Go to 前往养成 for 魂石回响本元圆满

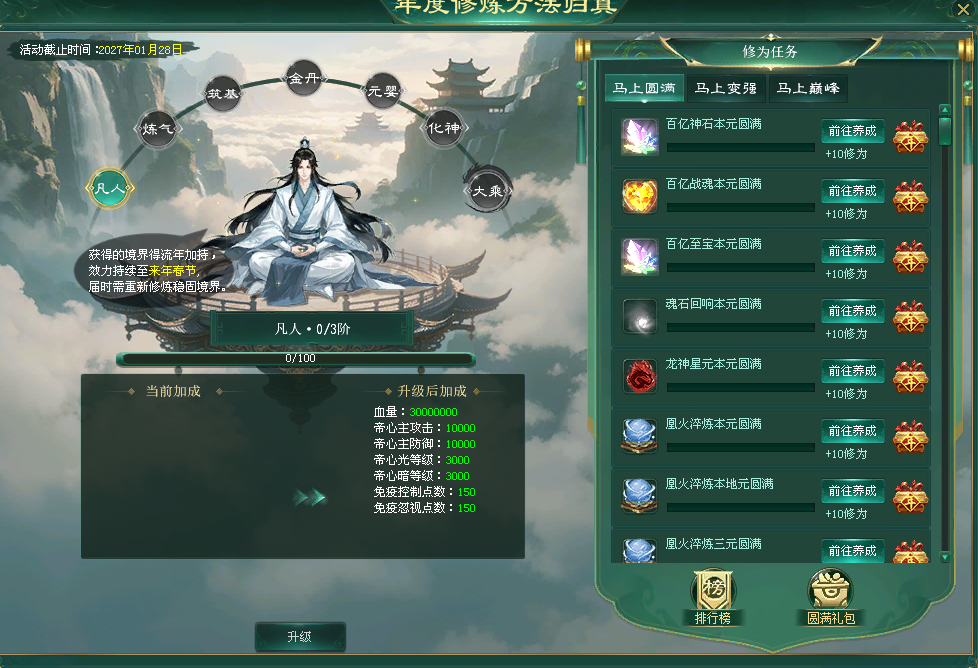(x=852, y=311)
